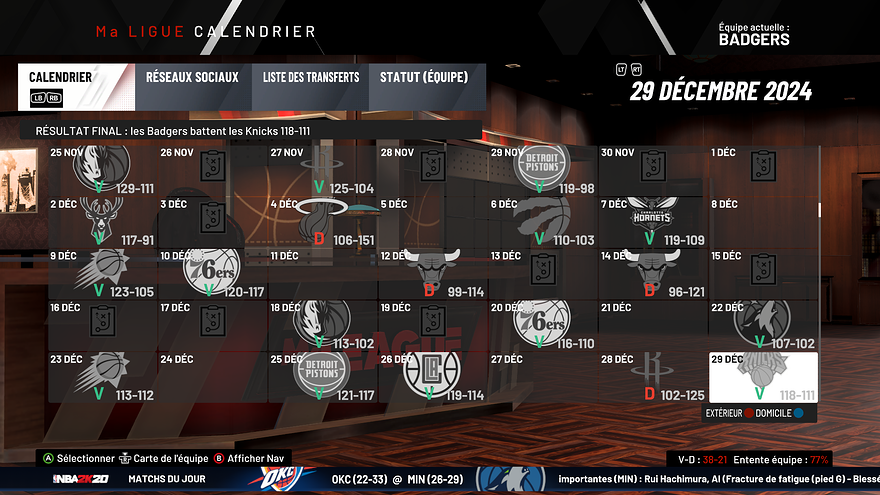Viewport: 880px width, 495px height.
Task: Select the 25 Déc Pistons game 121-117
Action: tap(322, 377)
